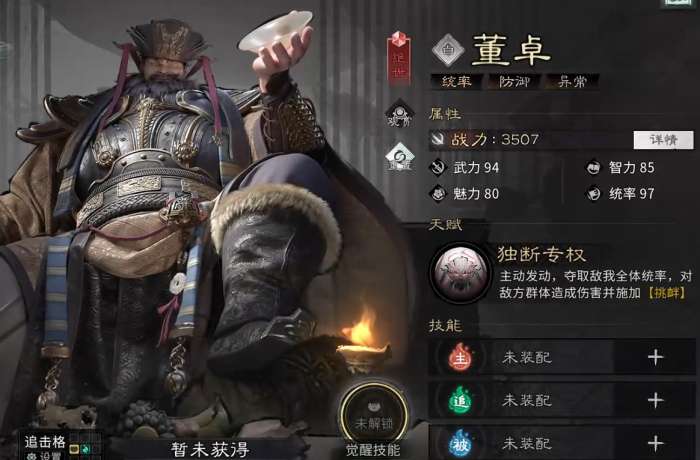
Task: Click the 白 diamond faction emblem beside 董卓
Action: click(447, 47)
